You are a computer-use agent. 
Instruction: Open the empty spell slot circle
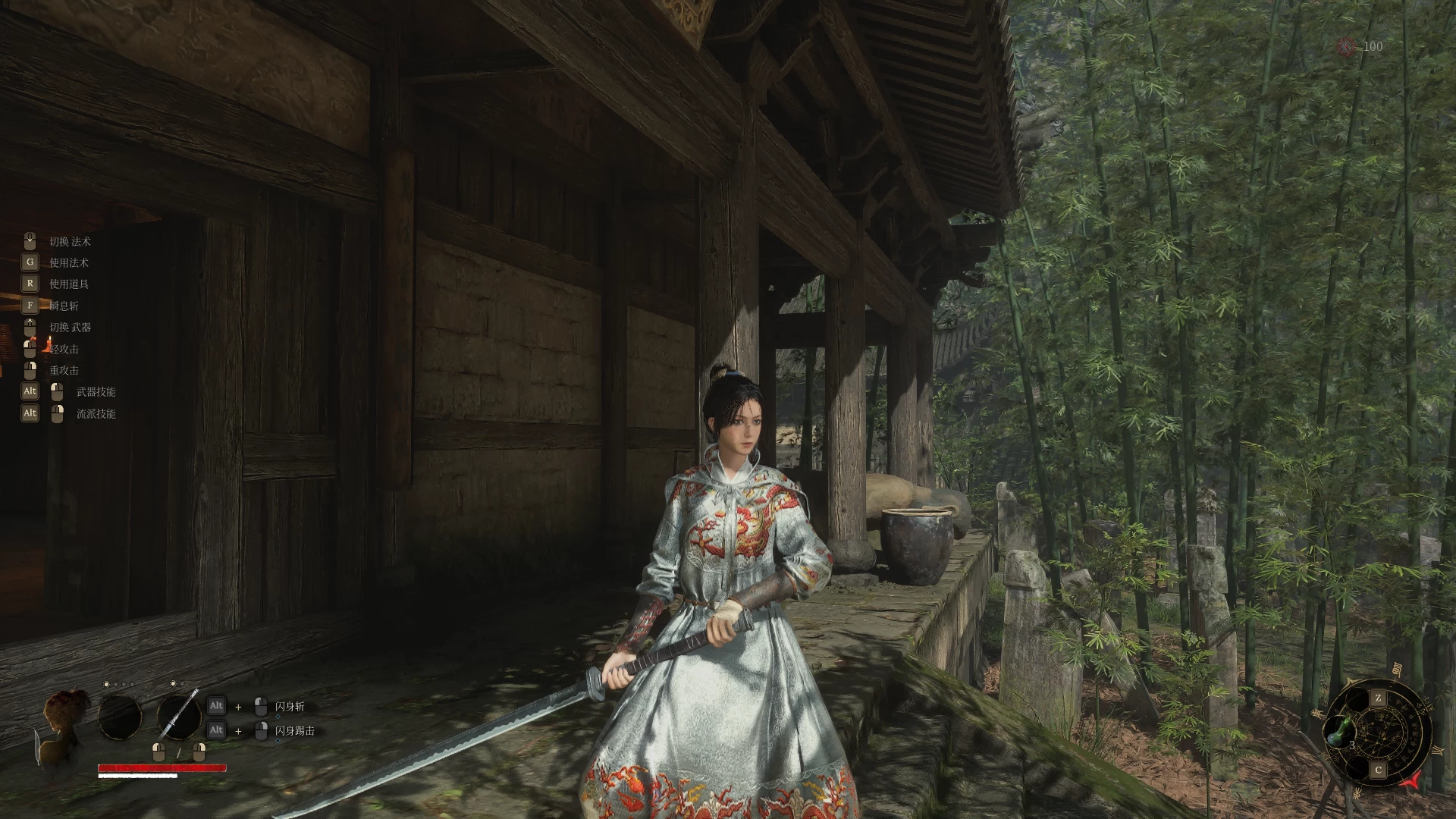120,717
